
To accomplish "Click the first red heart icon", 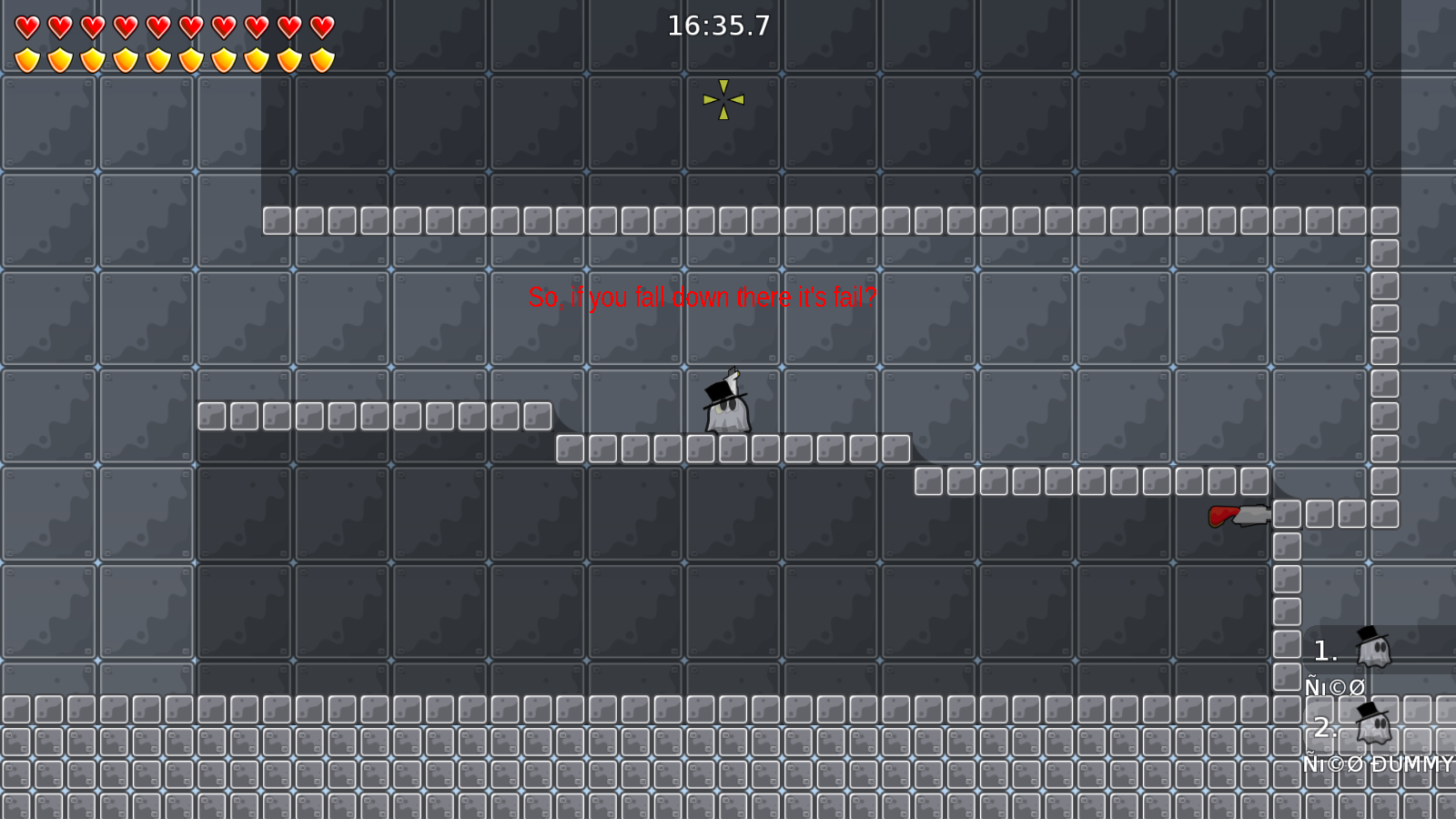I will [25, 26].
